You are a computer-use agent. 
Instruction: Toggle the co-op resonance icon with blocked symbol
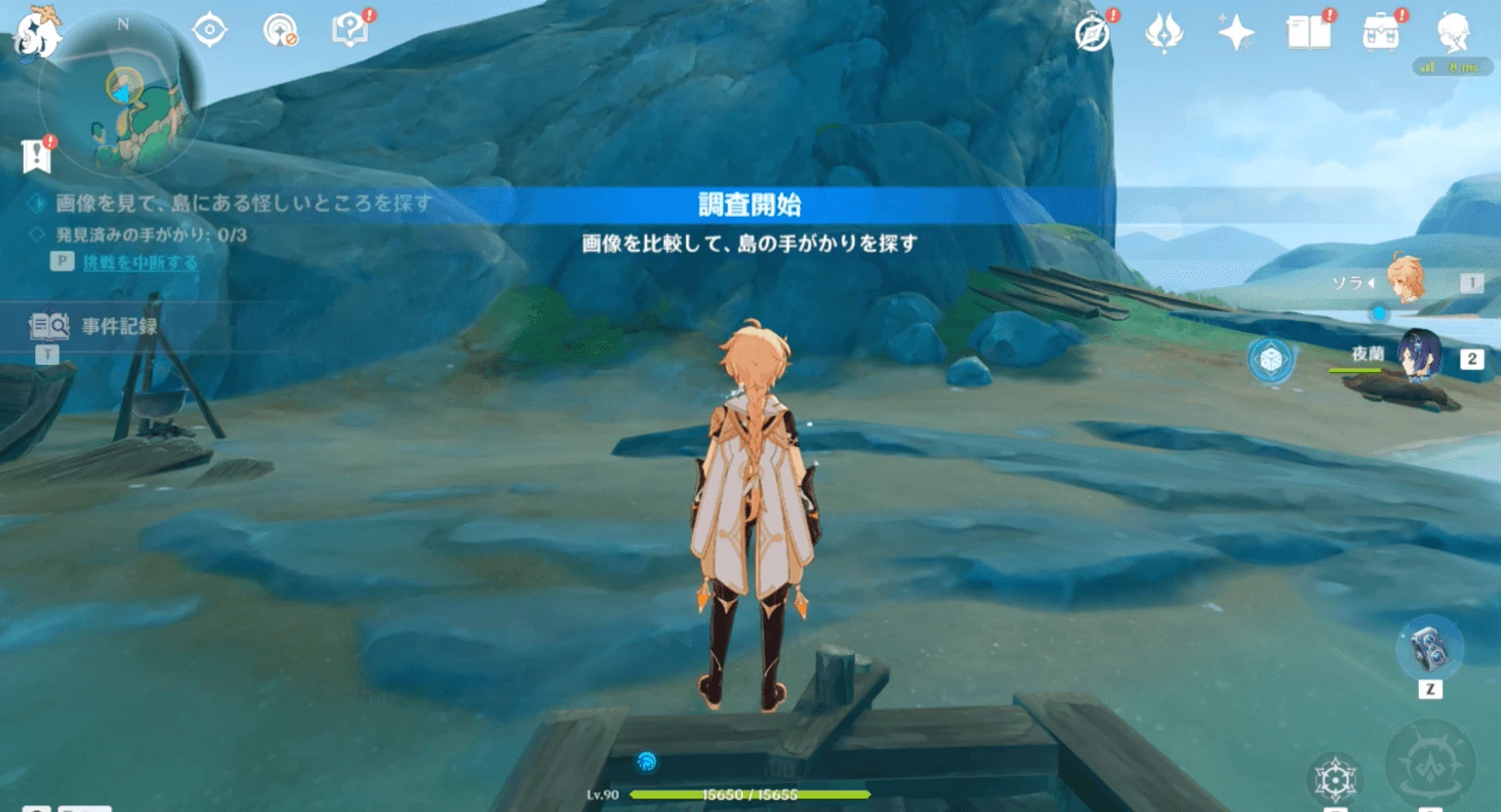click(x=281, y=28)
